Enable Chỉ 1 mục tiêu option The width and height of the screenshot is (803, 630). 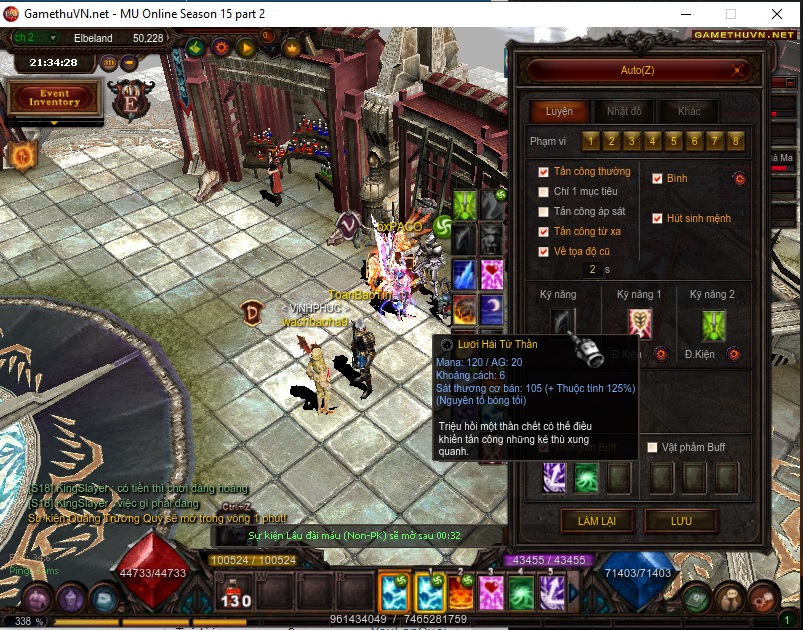[x=544, y=192]
